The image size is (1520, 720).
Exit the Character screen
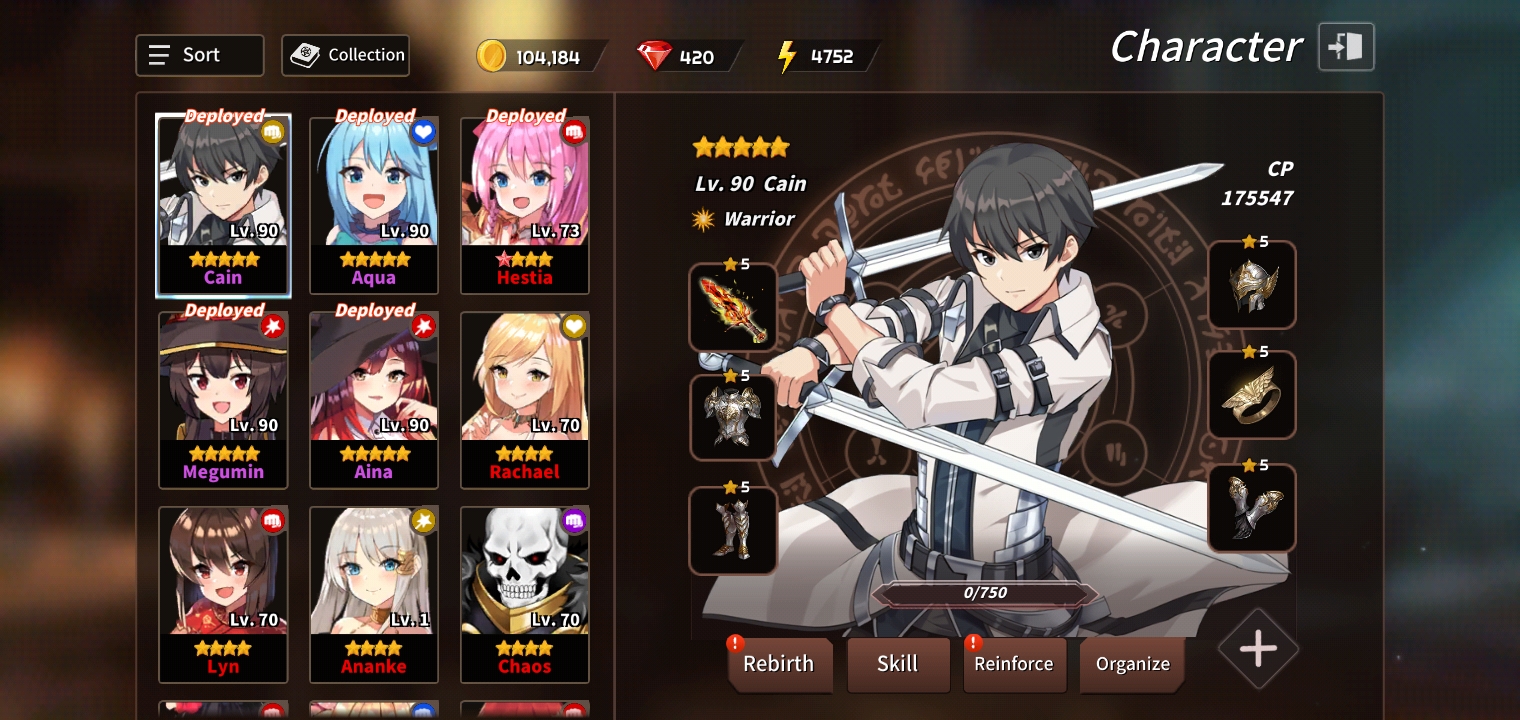(1346, 47)
